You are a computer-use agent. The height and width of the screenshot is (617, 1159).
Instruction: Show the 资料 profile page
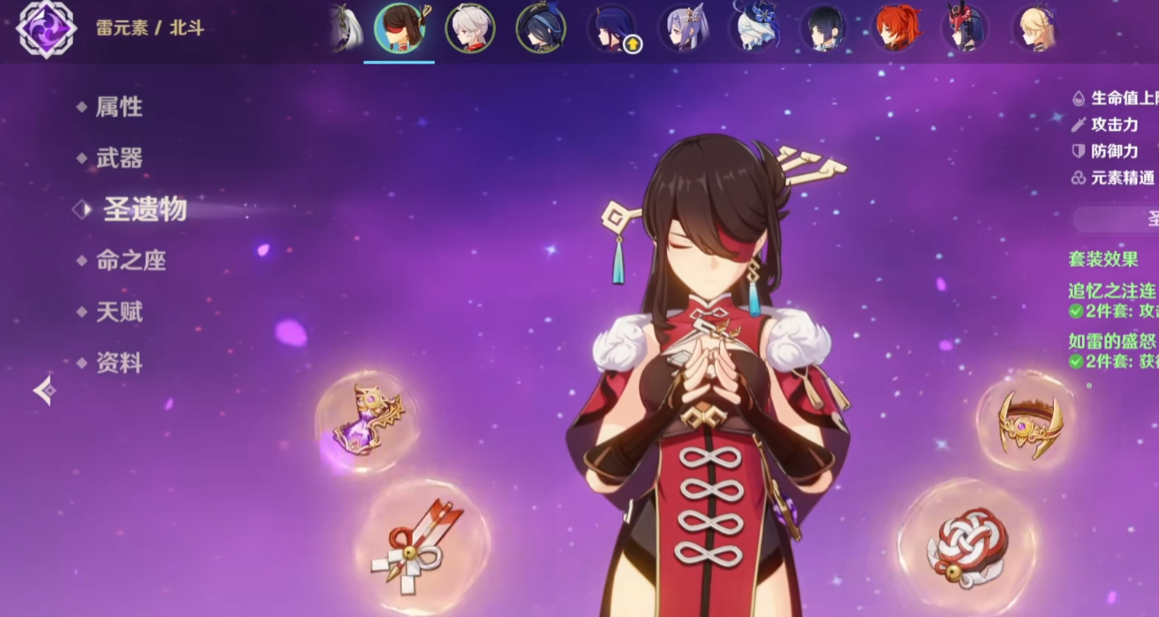(118, 363)
